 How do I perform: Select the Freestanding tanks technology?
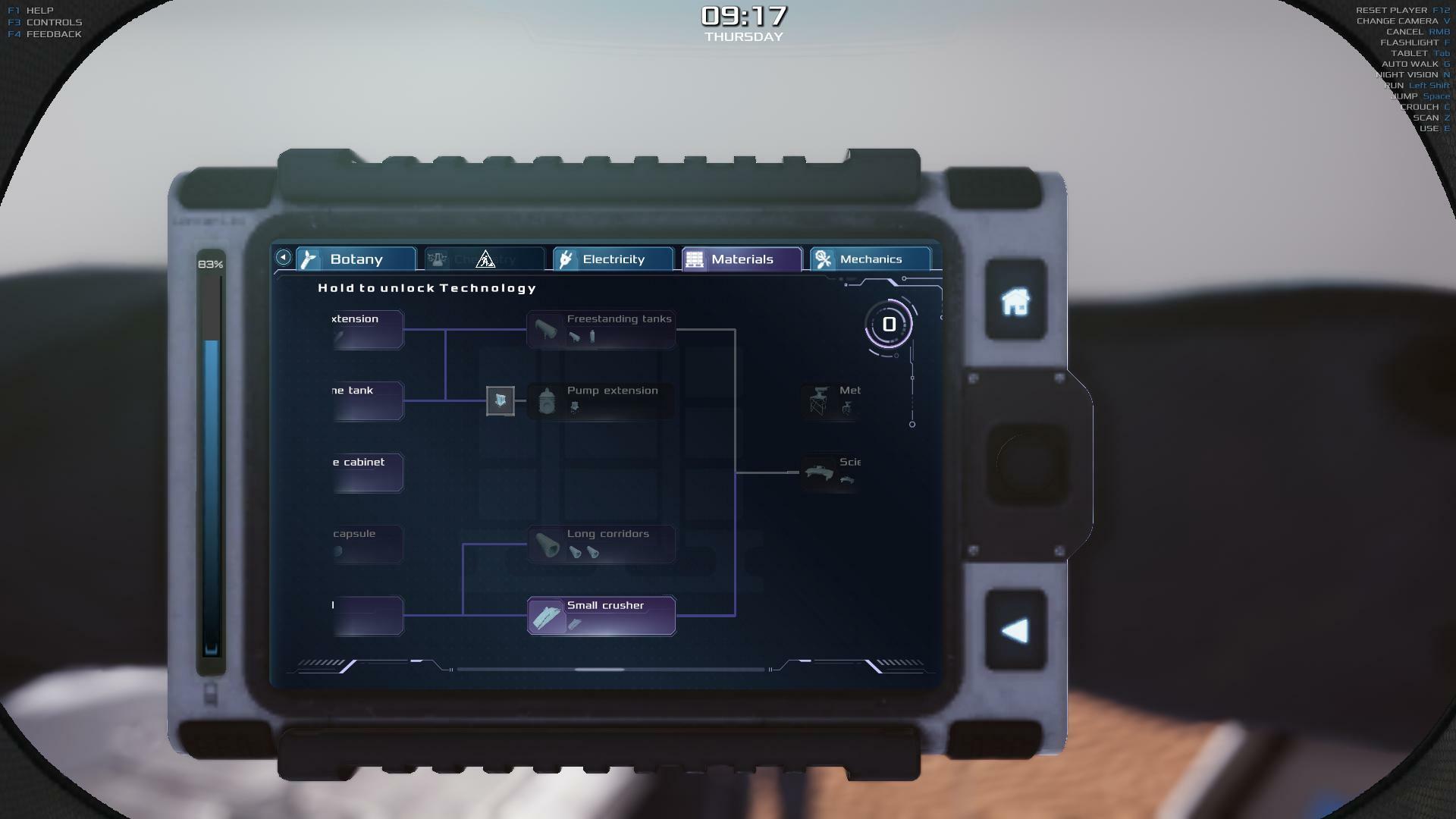click(x=601, y=329)
